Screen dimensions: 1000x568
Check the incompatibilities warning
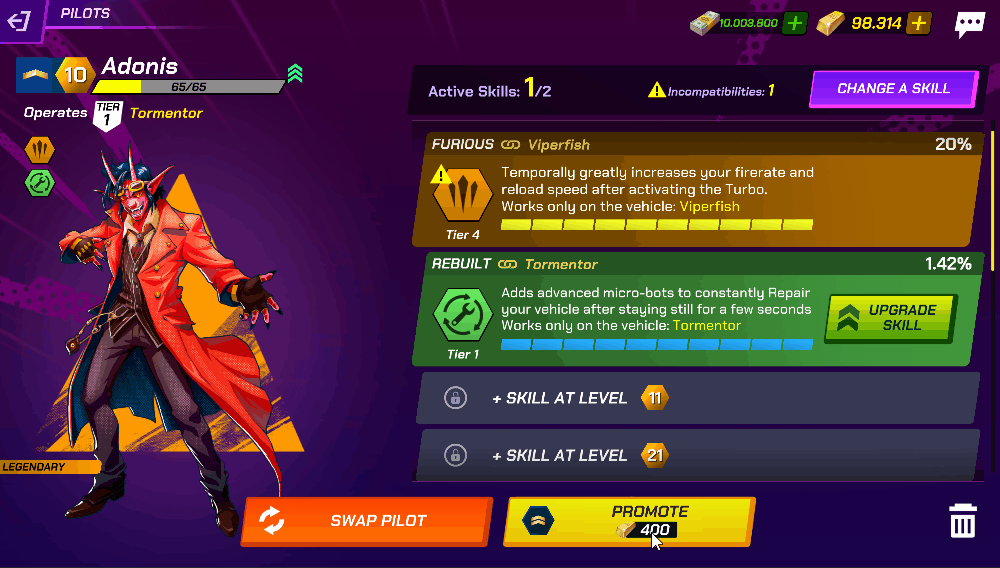711,91
